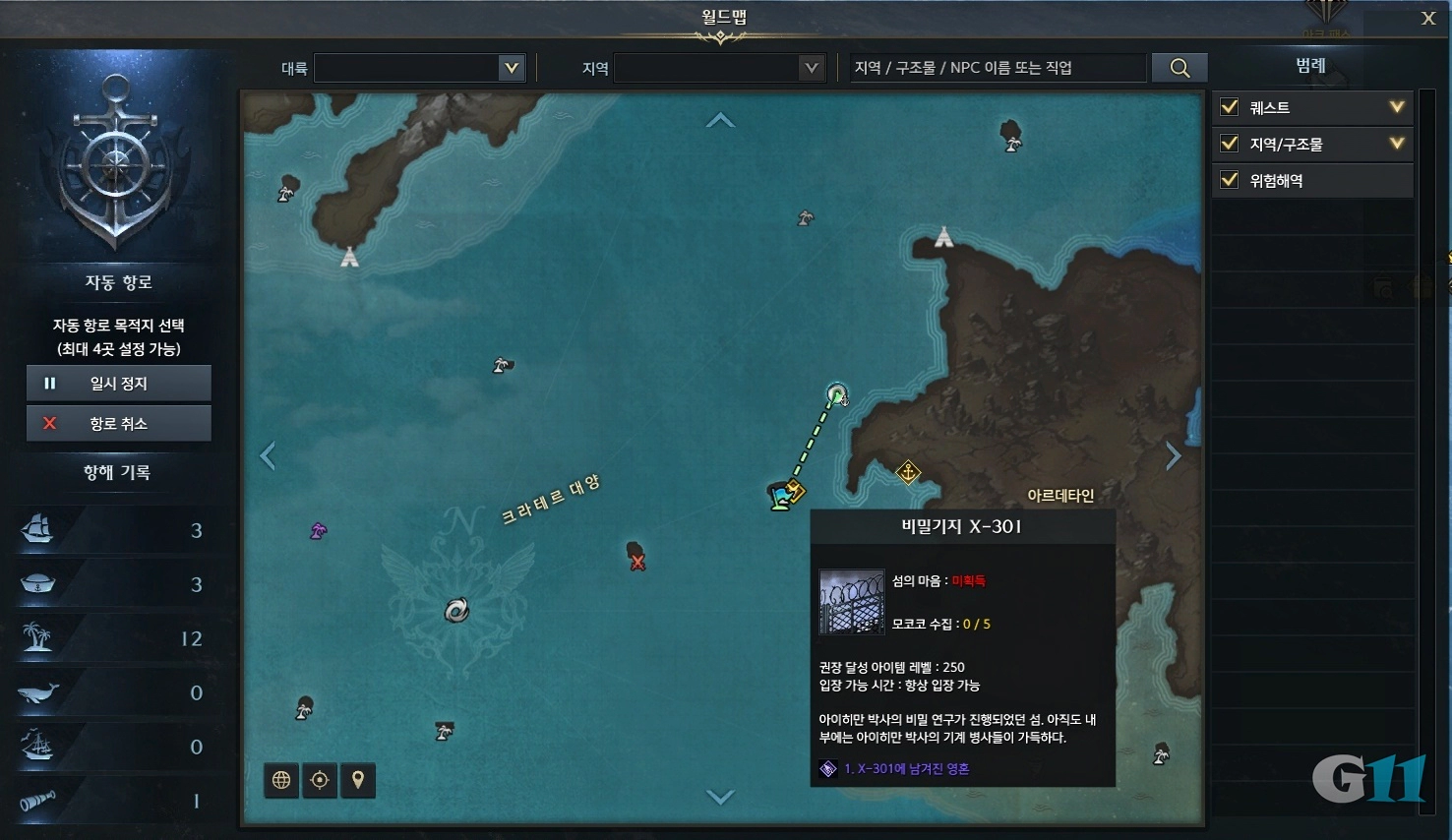Uncheck the 퀘스트 legend checkbox
Image resolution: width=1452 pixels, height=840 pixels.
click(1229, 107)
